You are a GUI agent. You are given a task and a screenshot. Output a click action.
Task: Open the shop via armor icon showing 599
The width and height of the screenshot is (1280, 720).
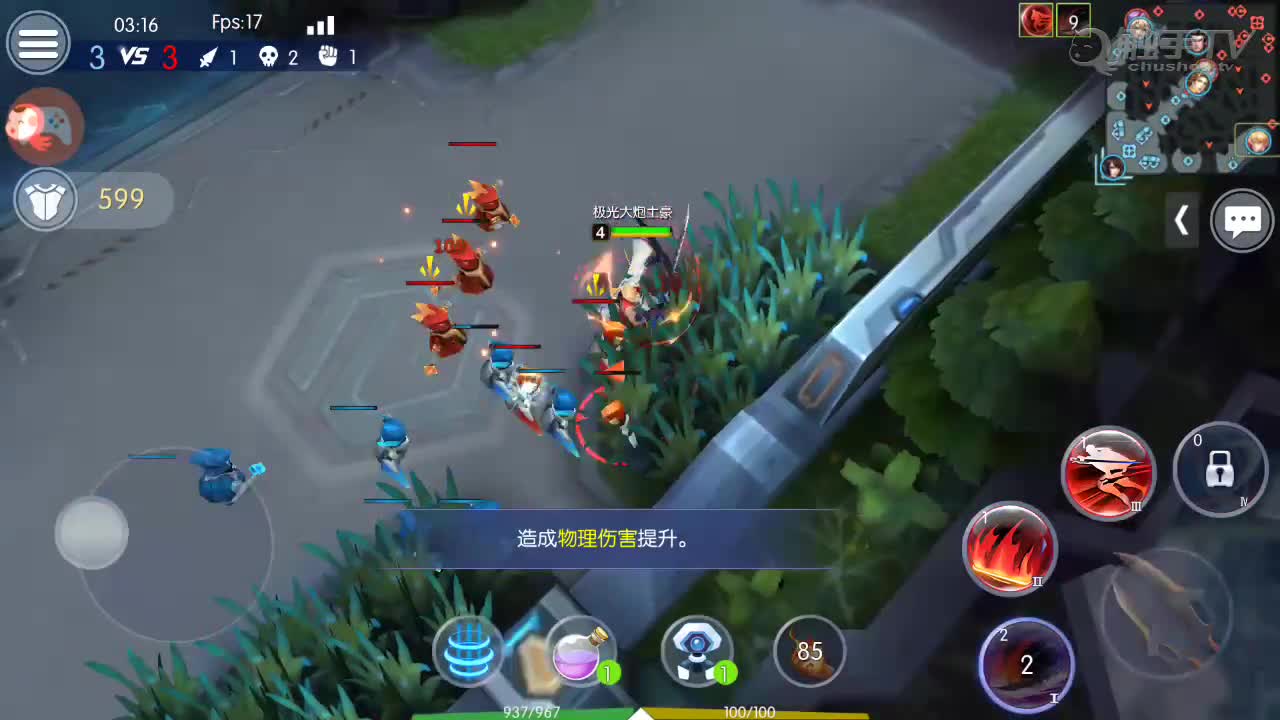(x=46, y=199)
